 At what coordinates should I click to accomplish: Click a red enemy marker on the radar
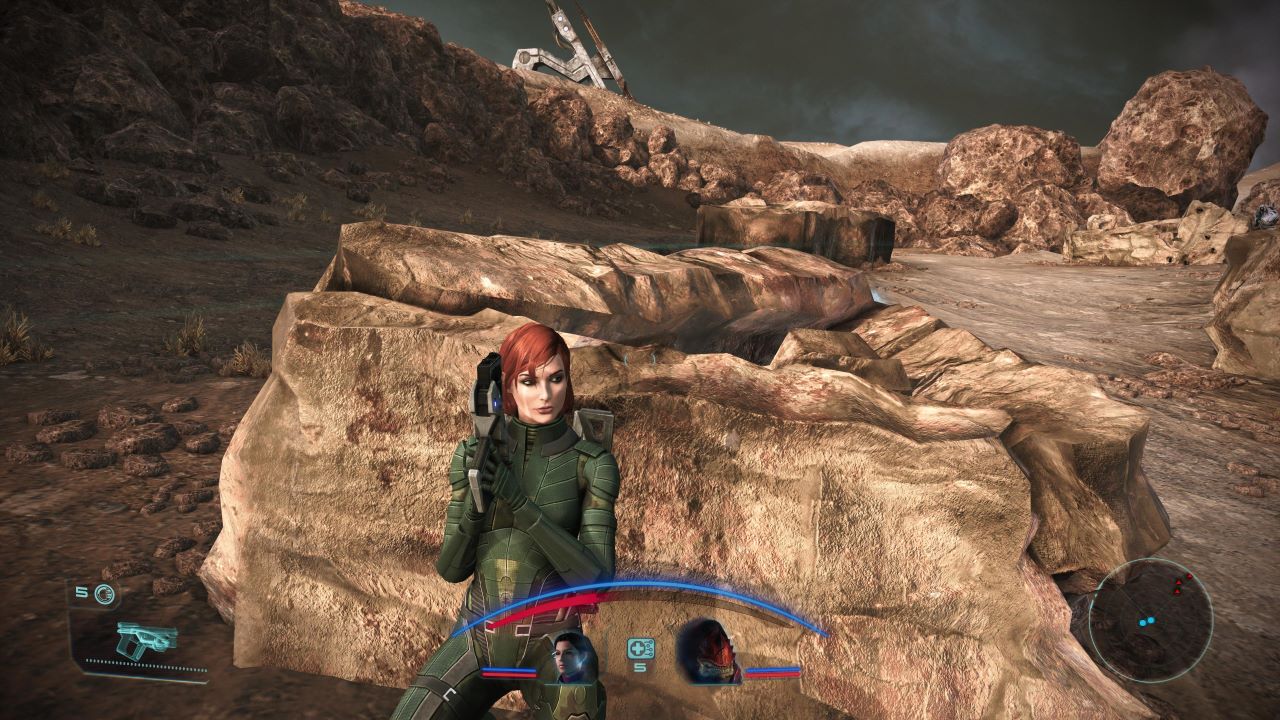[1179, 582]
